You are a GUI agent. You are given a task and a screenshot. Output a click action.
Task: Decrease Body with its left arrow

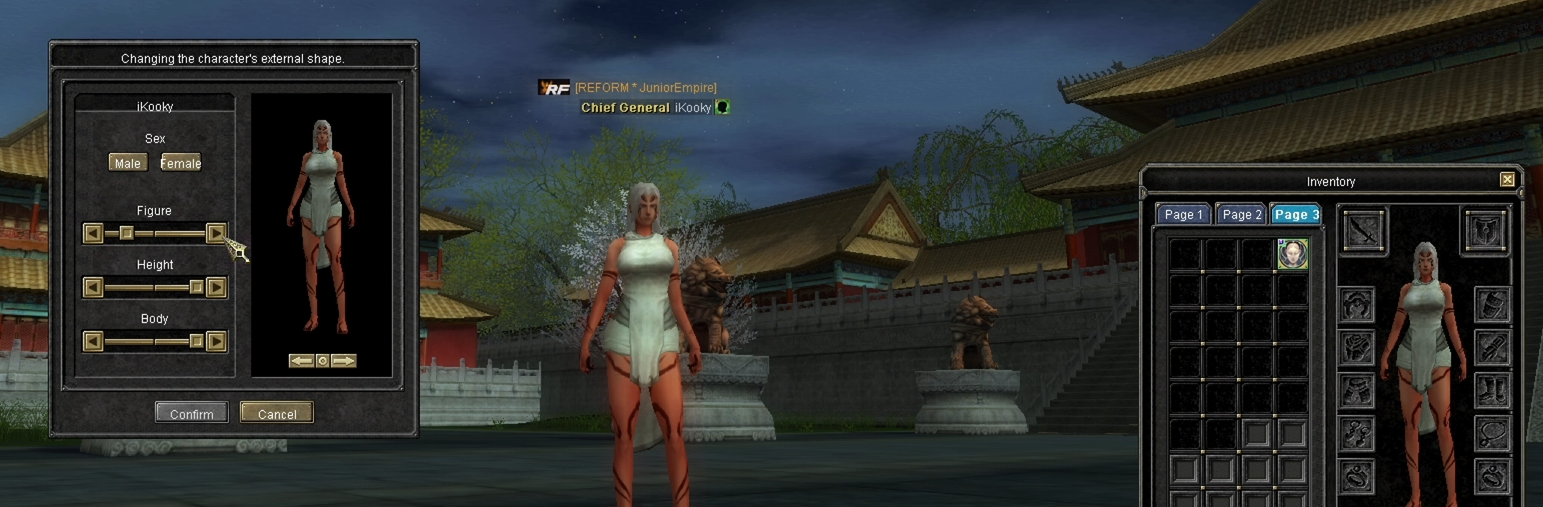[93, 341]
